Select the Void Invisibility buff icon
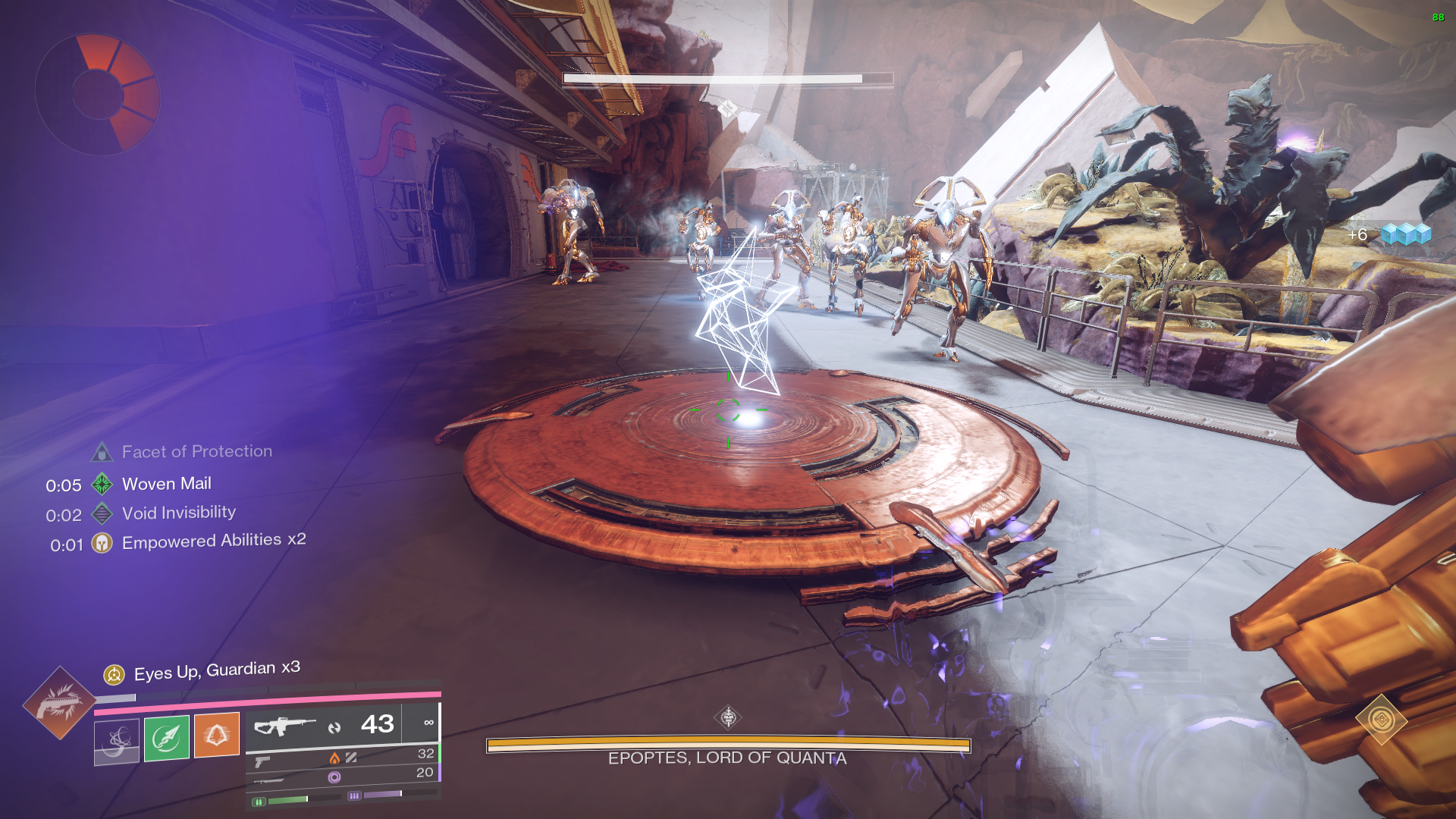Image resolution: width=1456 pixels, height=819 pixels. (102, 514)
